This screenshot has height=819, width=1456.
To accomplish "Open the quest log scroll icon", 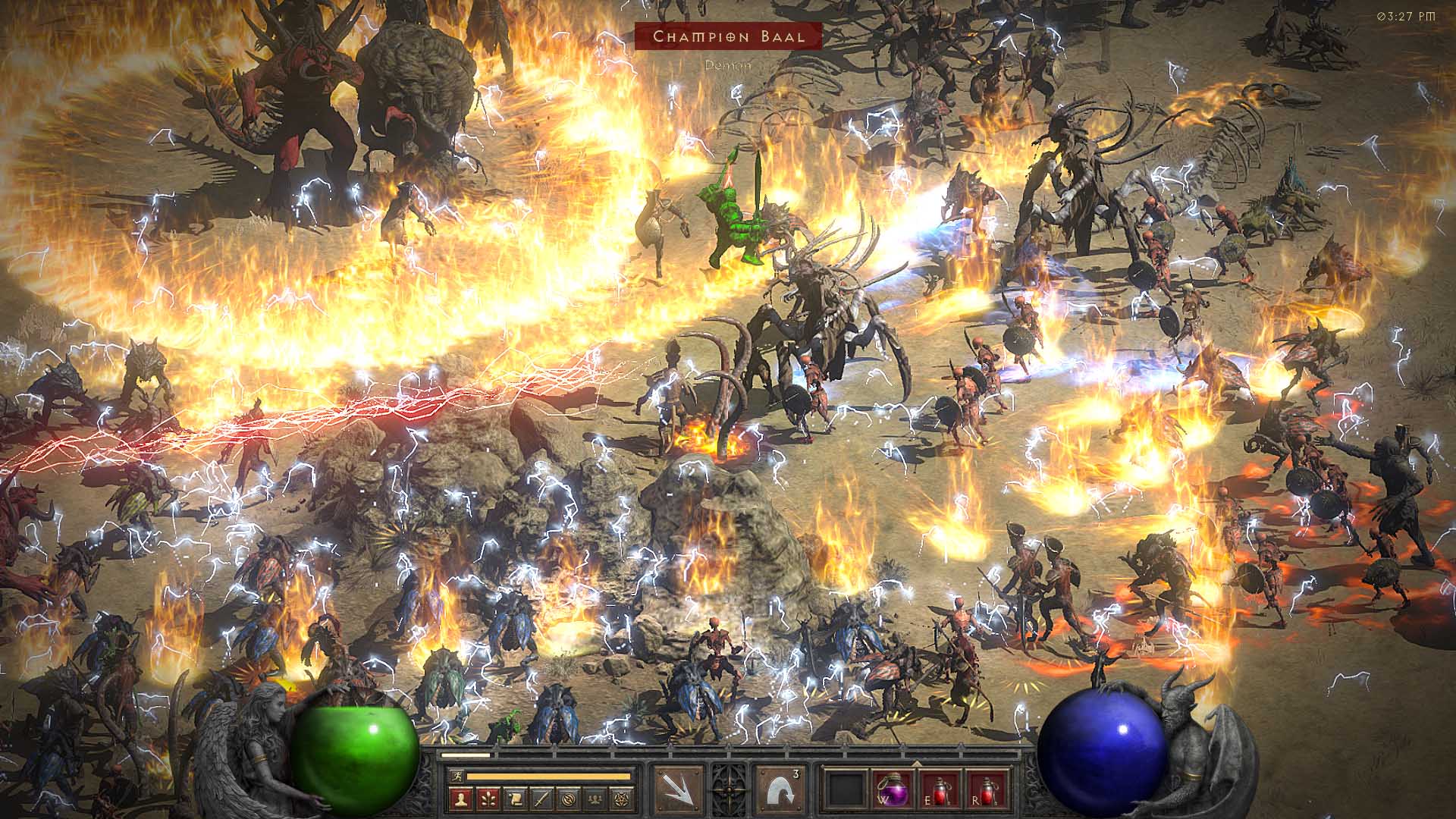I will pos(516,798).
